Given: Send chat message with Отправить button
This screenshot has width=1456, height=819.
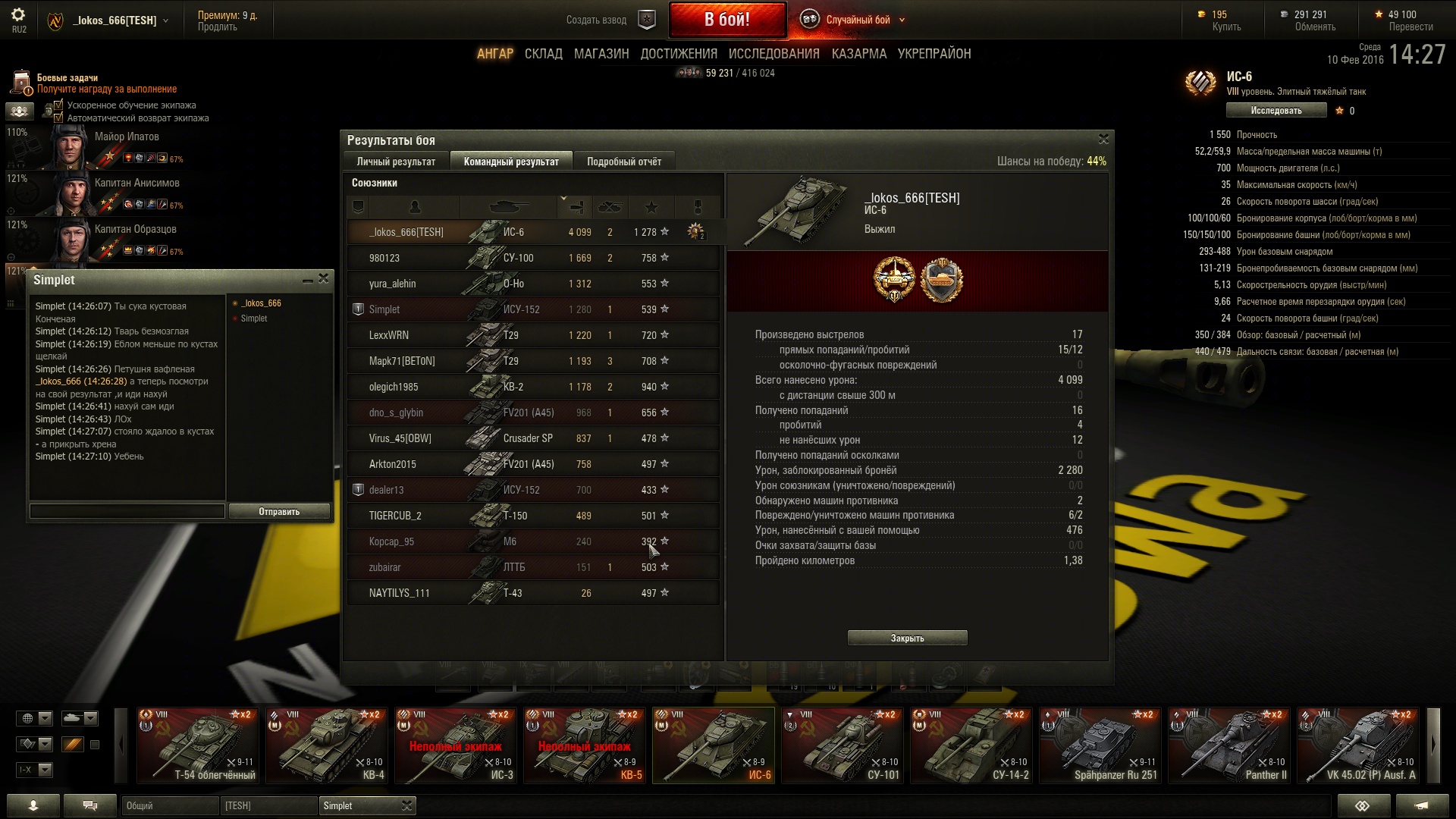Looking at the screenshot, I should (x=279, y=512).
